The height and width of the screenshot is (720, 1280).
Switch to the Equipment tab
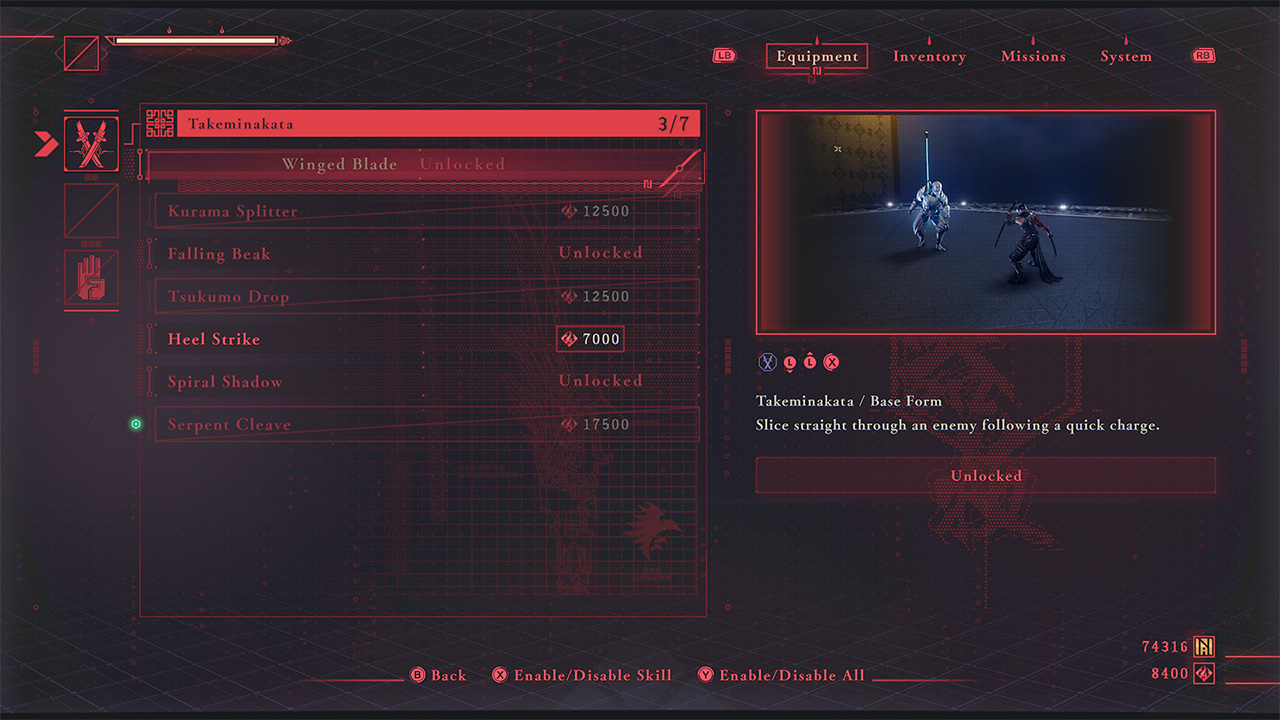tap(817, 57)
